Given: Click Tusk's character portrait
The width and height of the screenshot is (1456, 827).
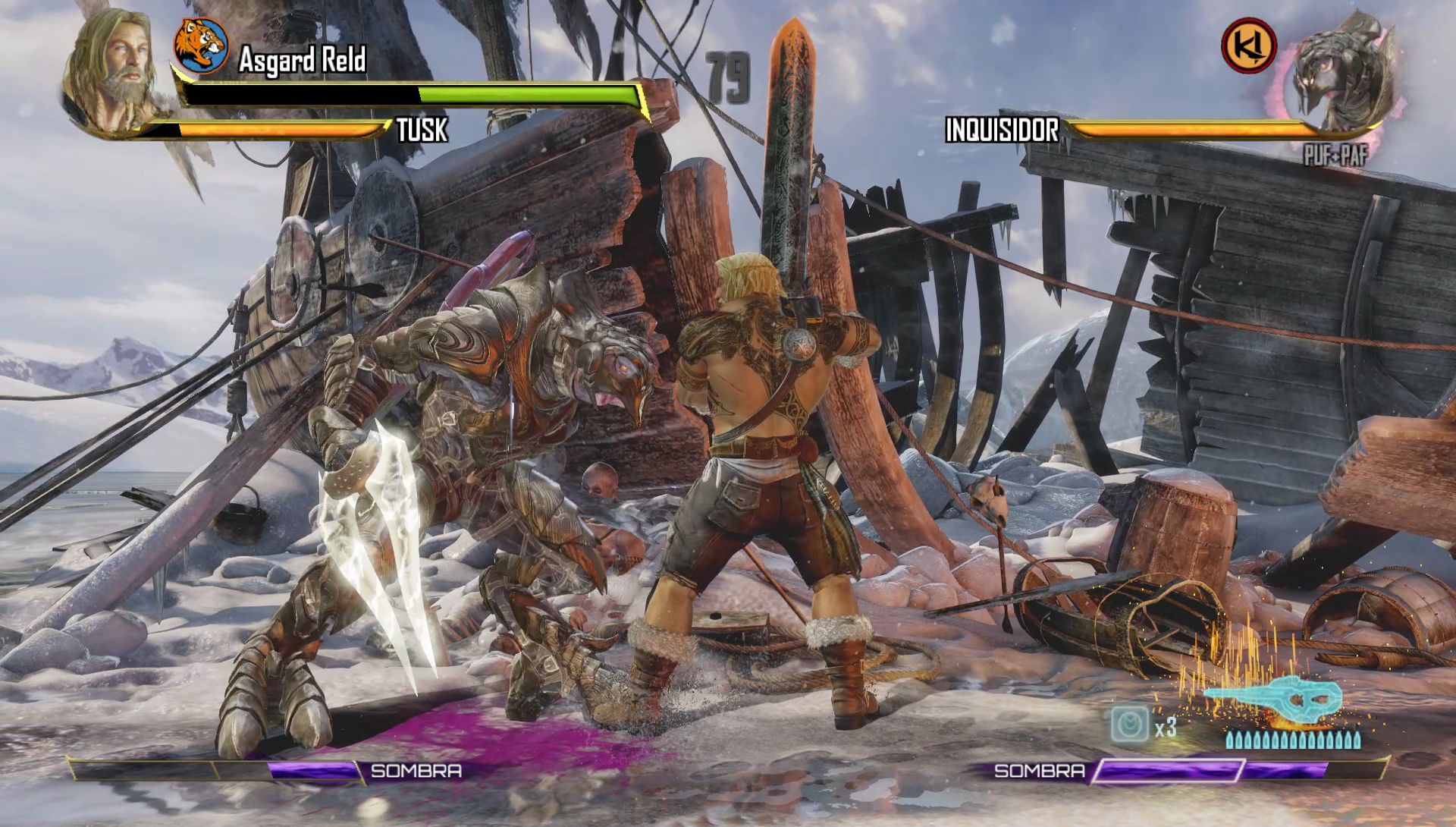Looking at the screenshot, I should point(114,72).
